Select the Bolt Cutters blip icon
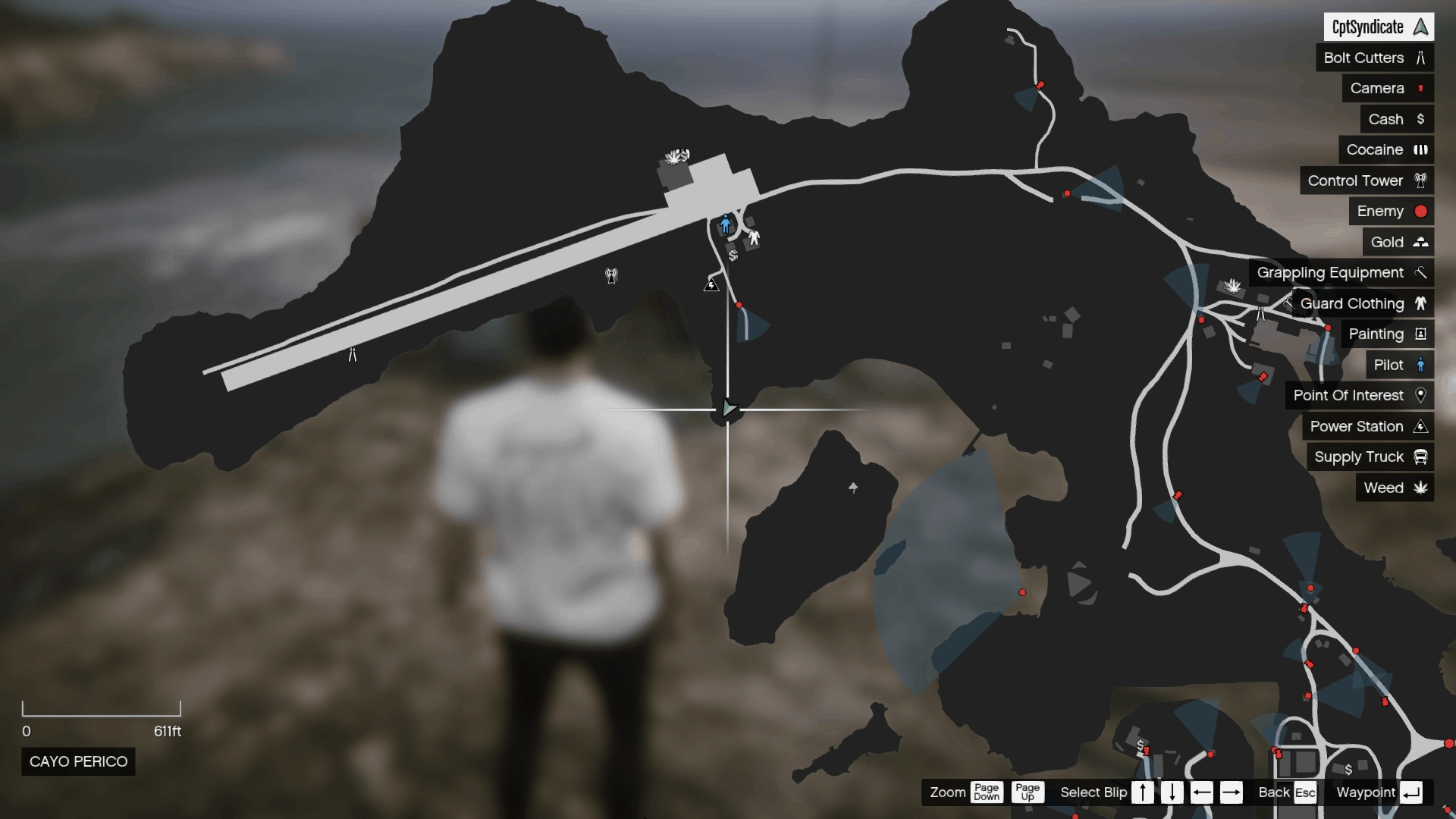1456x819 pixels. click(x=1421, y=58)
